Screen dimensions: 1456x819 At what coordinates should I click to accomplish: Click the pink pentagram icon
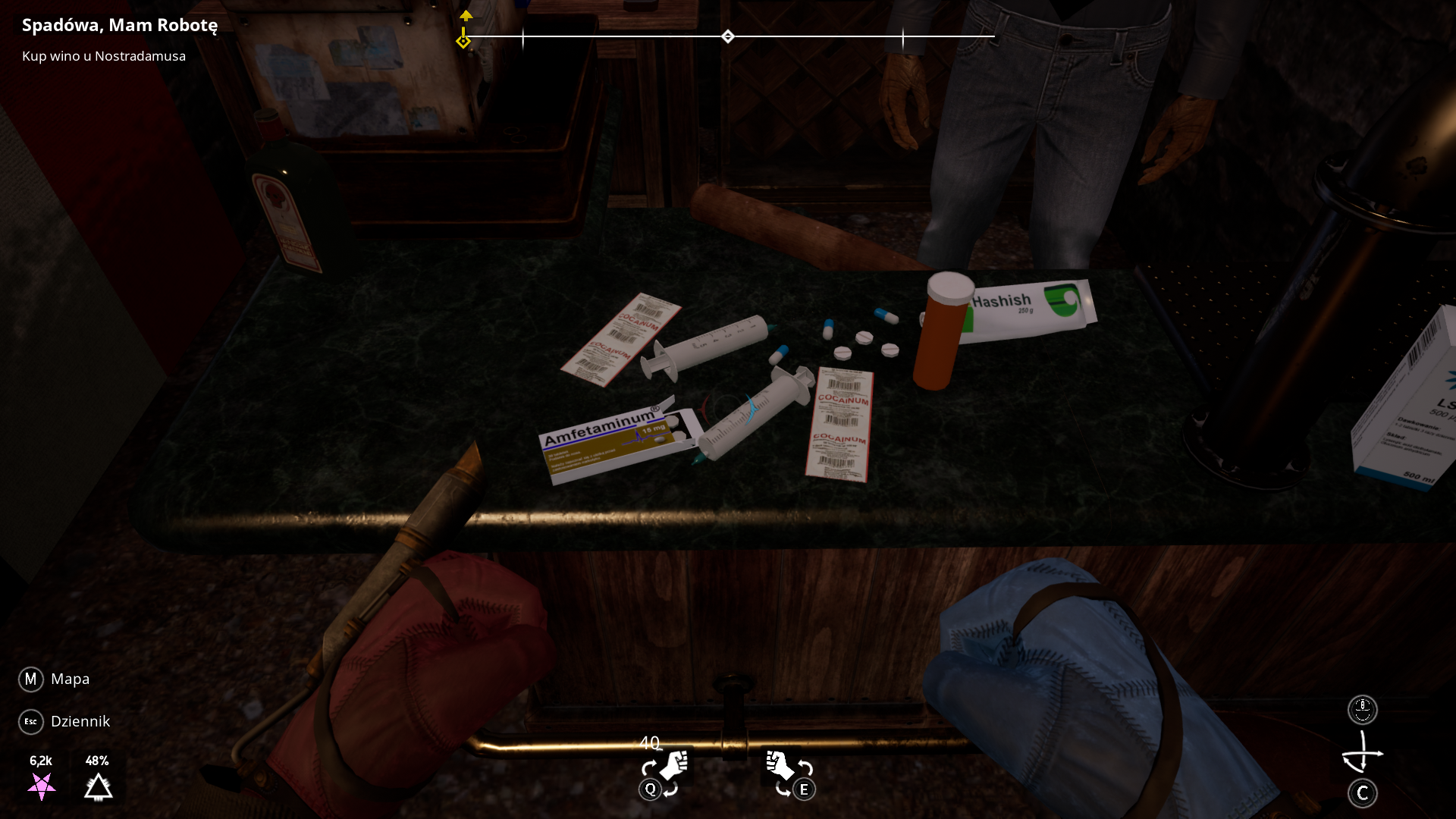coord(42,786)
